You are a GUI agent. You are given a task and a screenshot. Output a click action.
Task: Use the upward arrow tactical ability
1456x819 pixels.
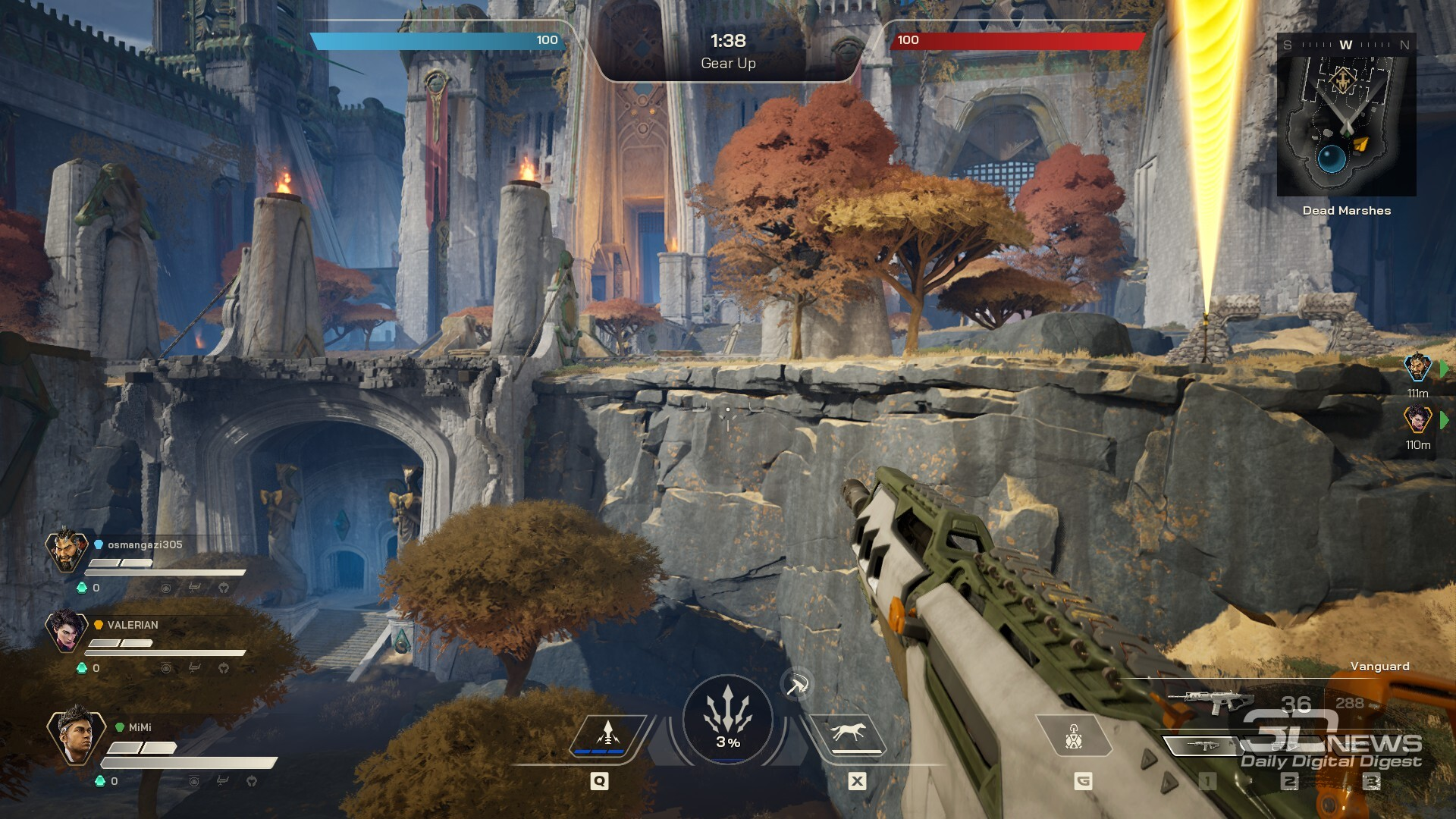pyautogui.click(x=607, y=736)
